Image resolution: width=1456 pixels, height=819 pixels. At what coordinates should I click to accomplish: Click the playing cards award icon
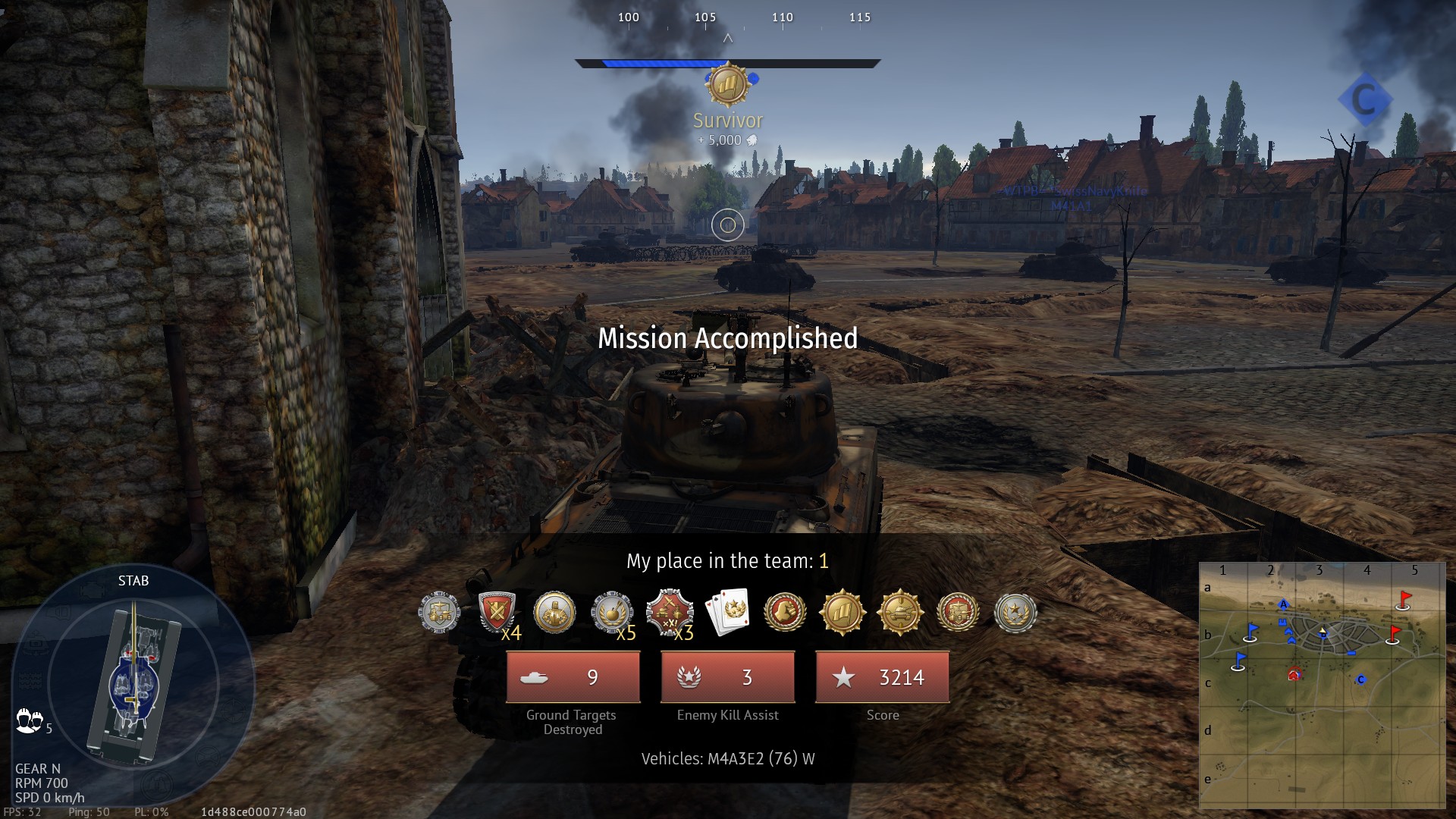pyautogui.click(x=727, y=612)
